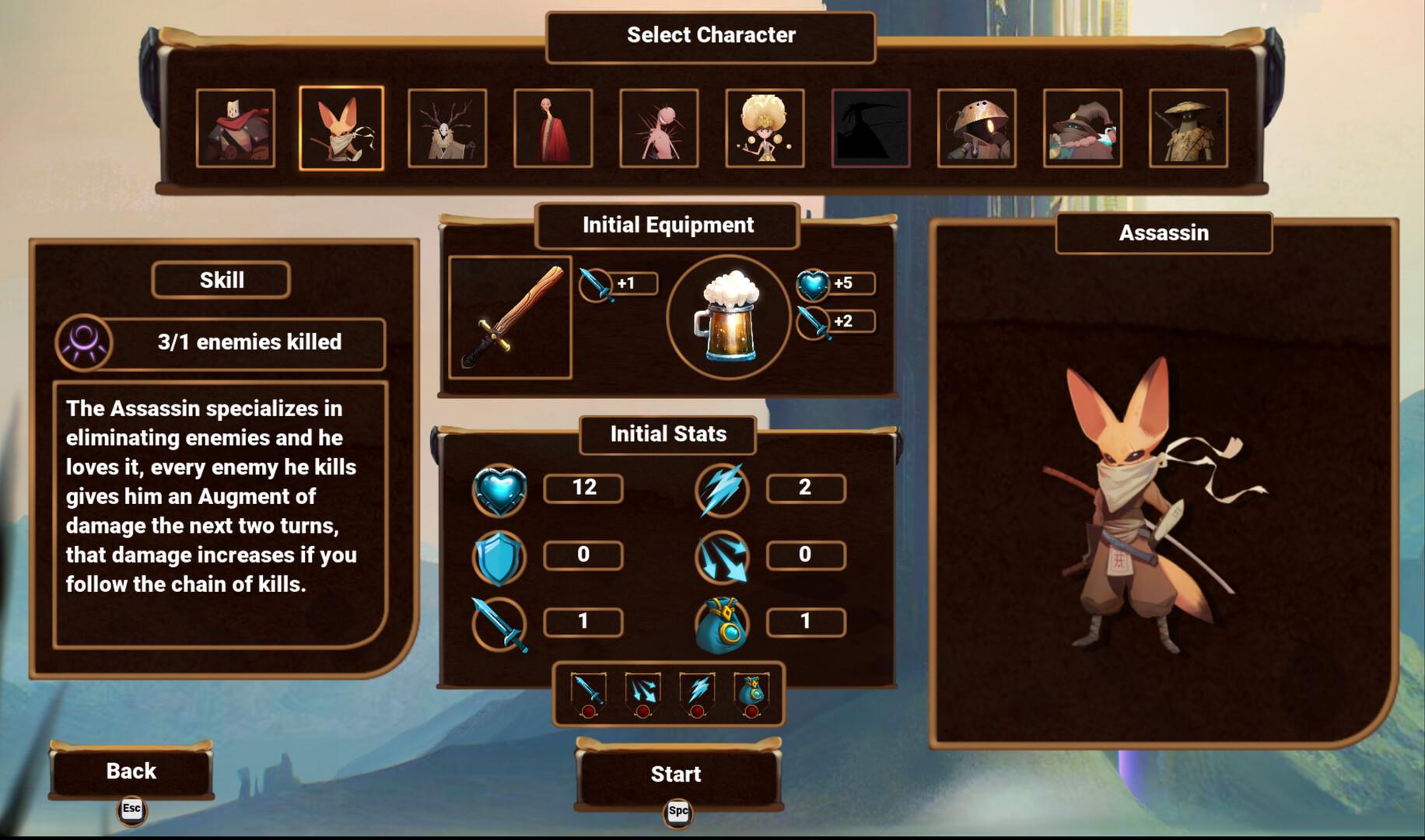Select the lightning stat upgrade badge

click(x=697, y=694)
